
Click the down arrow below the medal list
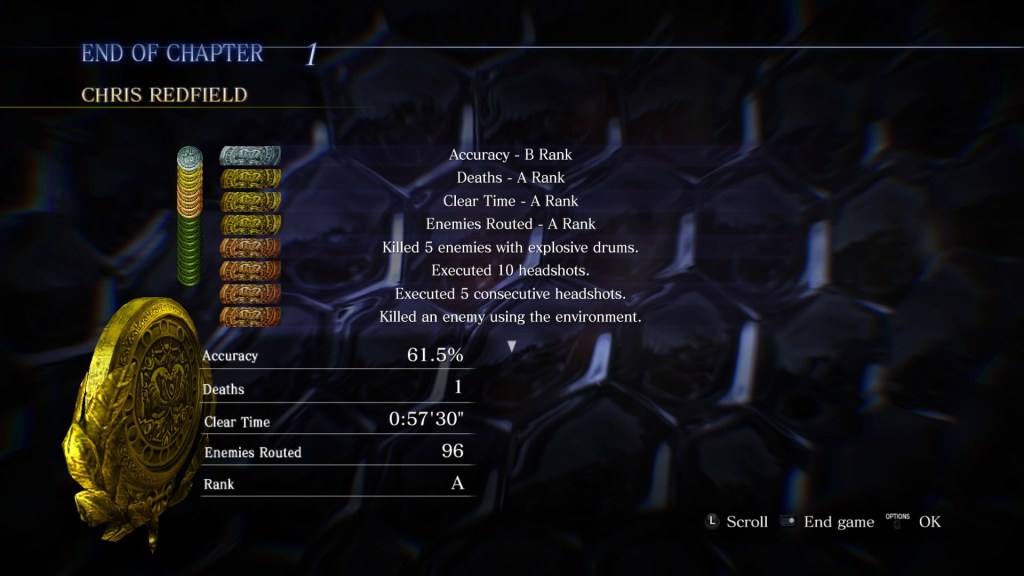(x=512, y=346)
